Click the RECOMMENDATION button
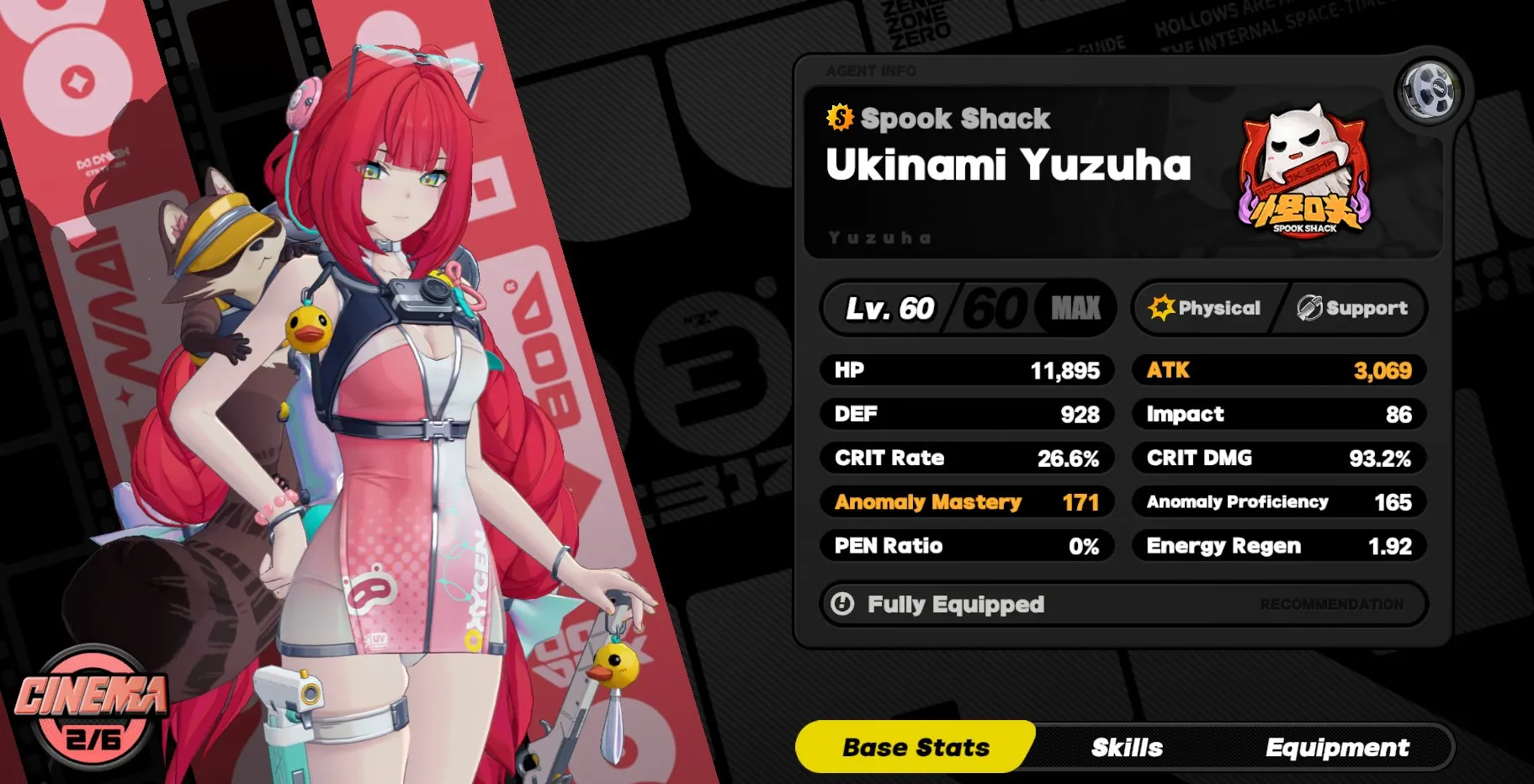1534x784 pixels. 1335,604
